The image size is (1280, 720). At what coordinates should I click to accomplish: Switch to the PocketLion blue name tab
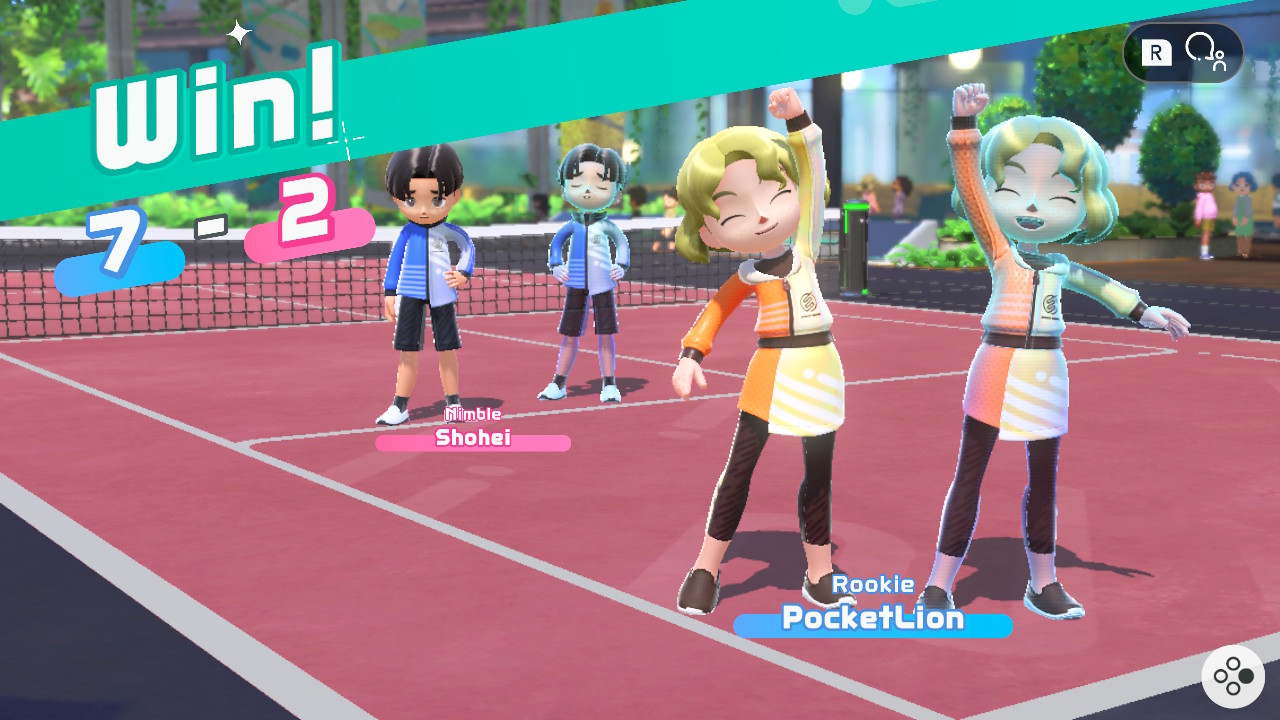[x=872, y=620]
